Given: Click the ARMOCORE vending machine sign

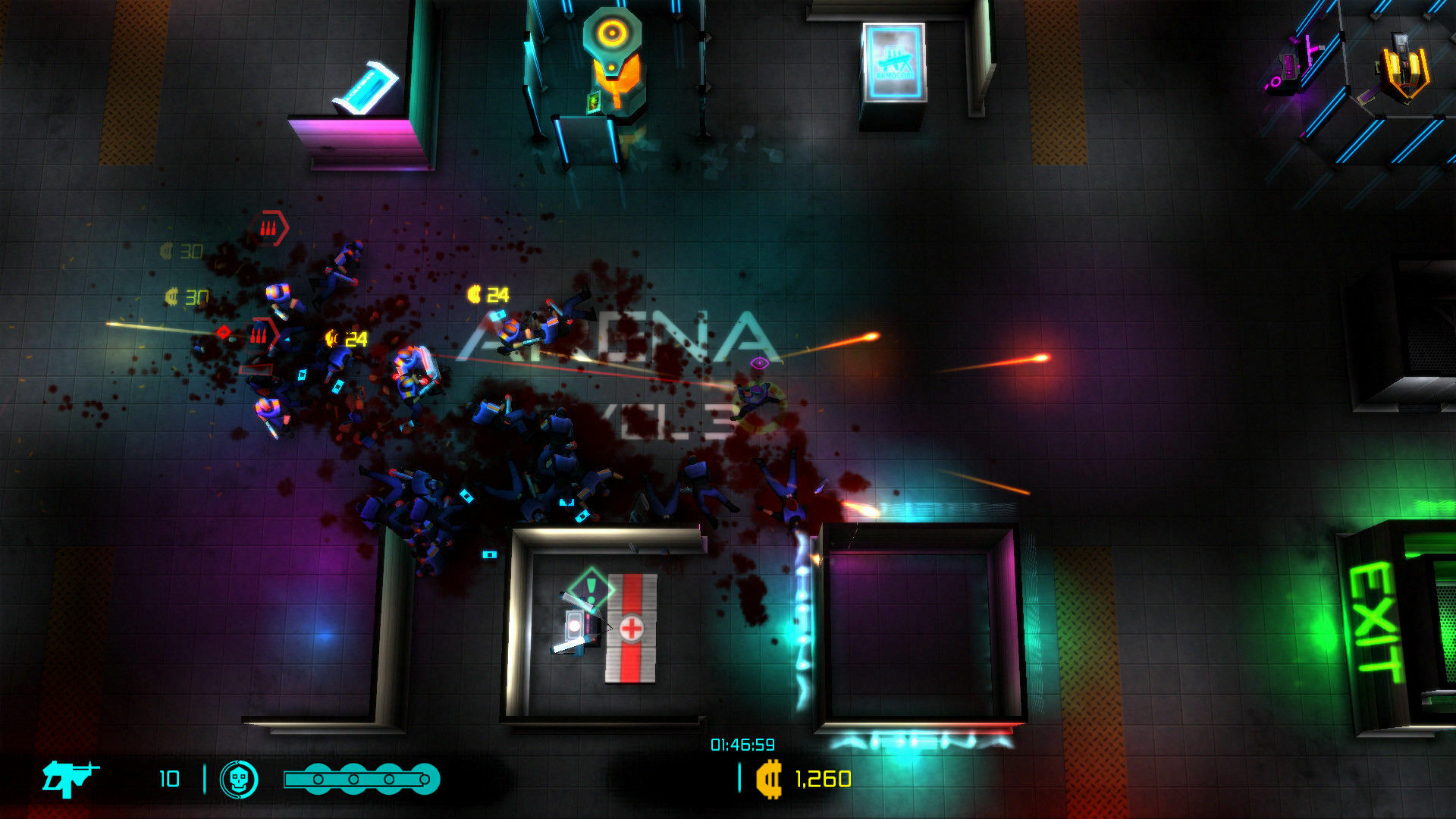Looking at the screenshot, I should click(x=893, y=61).
